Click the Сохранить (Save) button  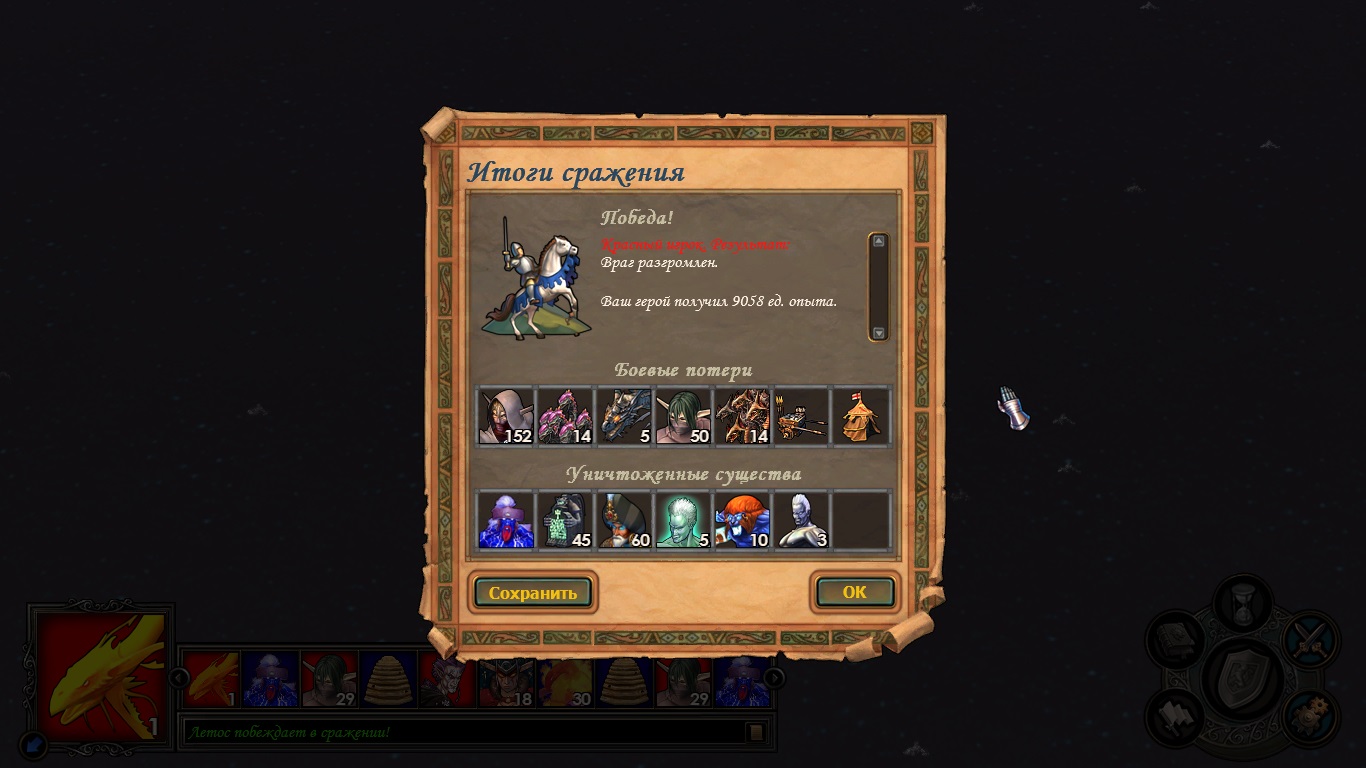[x=533, y=592]
